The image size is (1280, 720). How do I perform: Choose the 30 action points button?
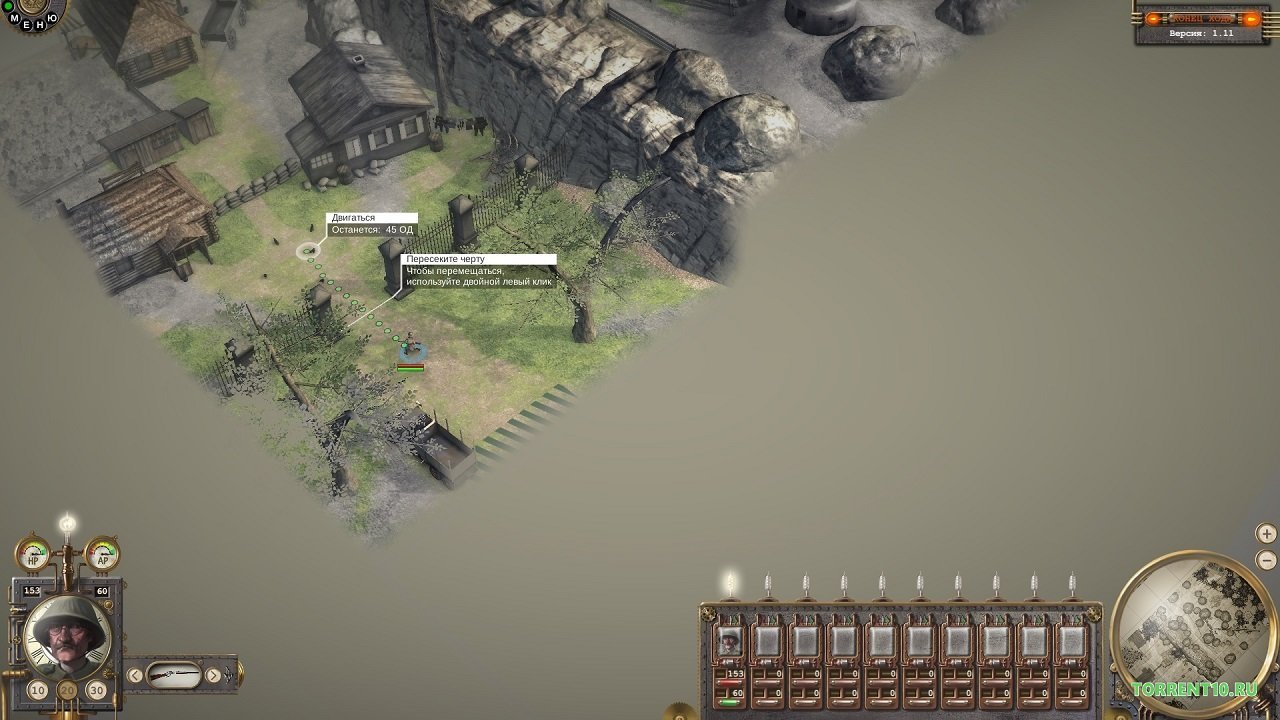pyautogui.click(x=97, y=690)
